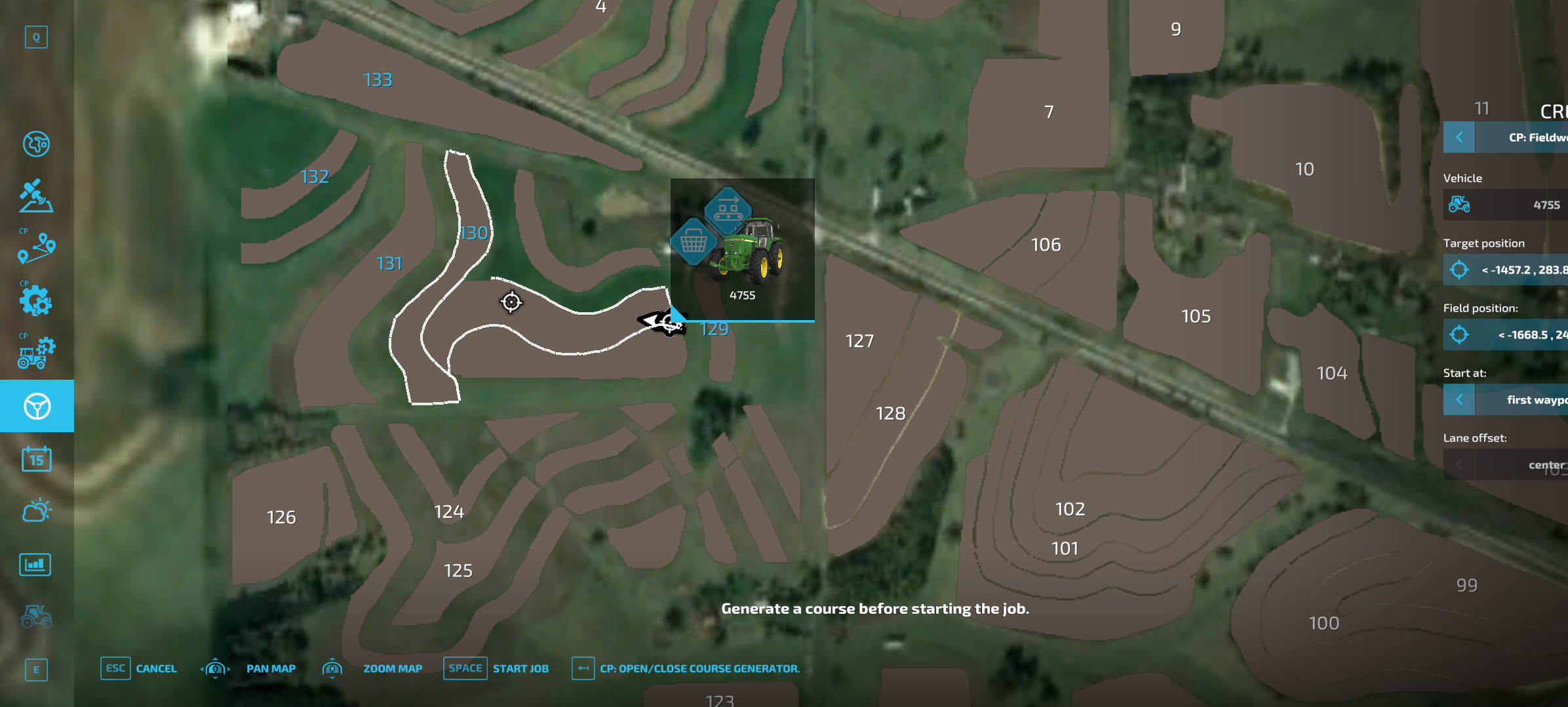Screen dimensions: 1568x707
Task: Click START JOB at the bottom bar
Action: pos(521,668)
